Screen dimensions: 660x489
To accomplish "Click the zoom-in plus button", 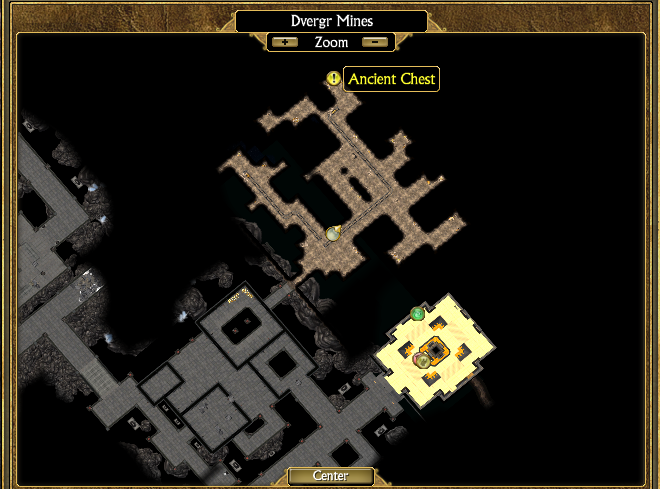I will [285, 42].
